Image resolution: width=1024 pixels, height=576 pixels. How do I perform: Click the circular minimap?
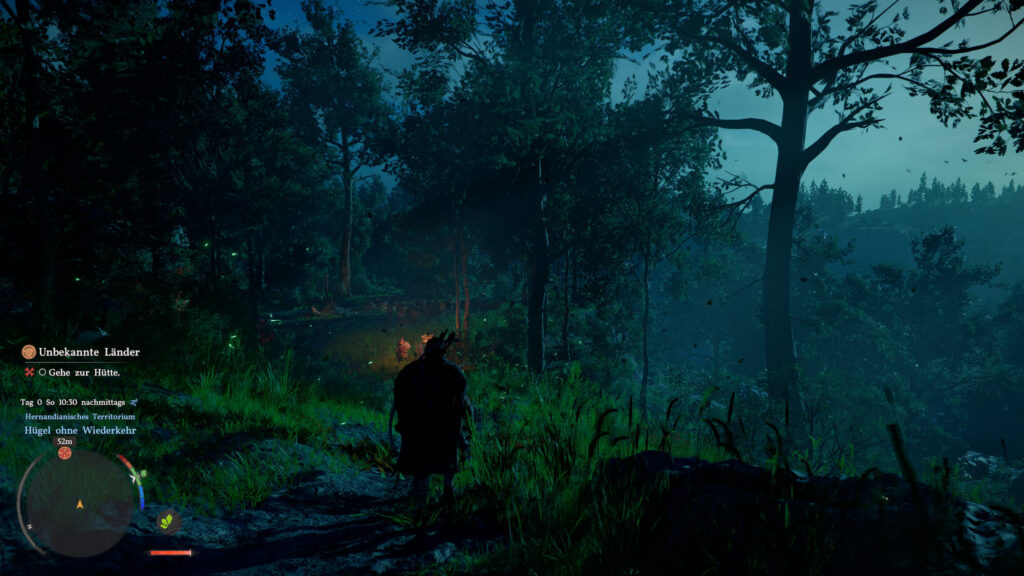pos(79,502)
